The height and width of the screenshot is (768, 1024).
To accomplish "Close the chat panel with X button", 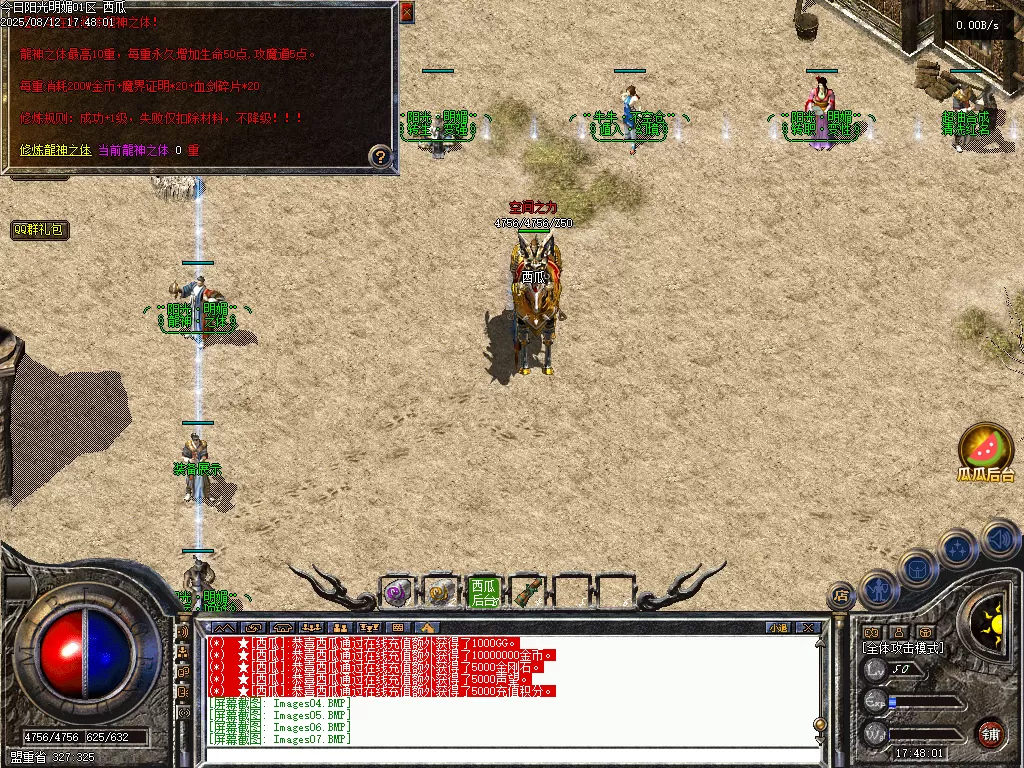I will 808,628.
